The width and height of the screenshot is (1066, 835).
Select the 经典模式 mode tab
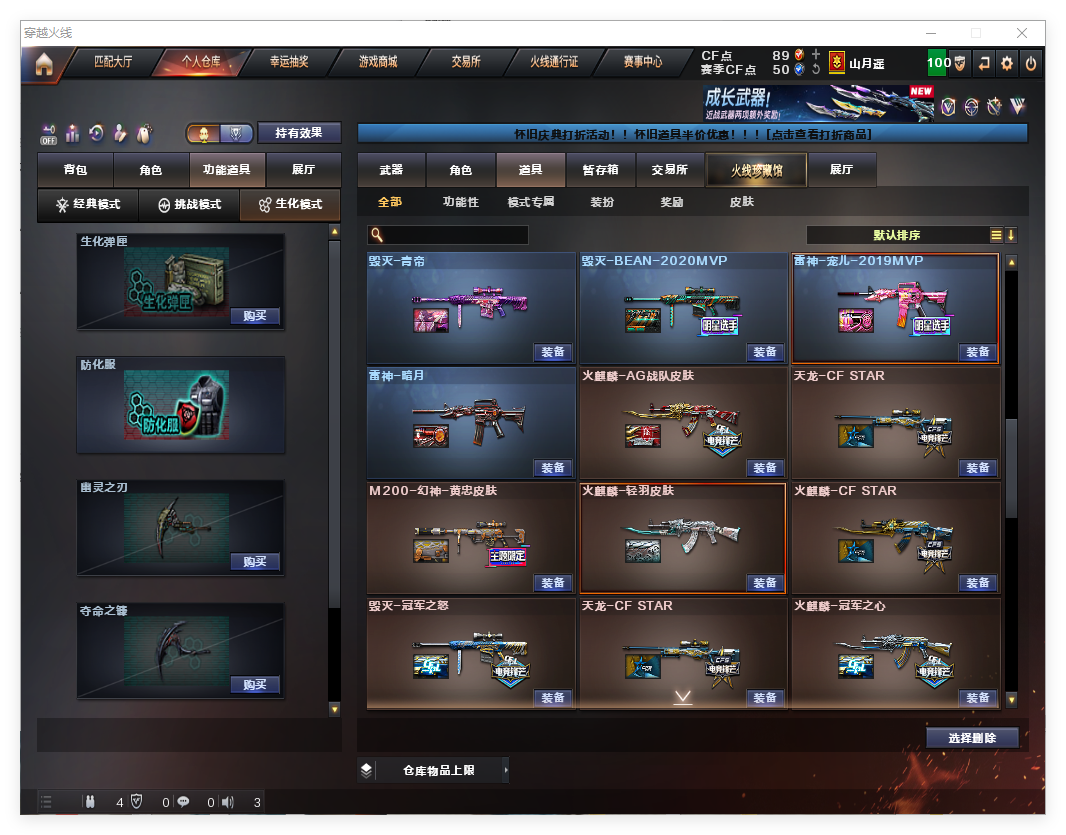pos(88,204)
